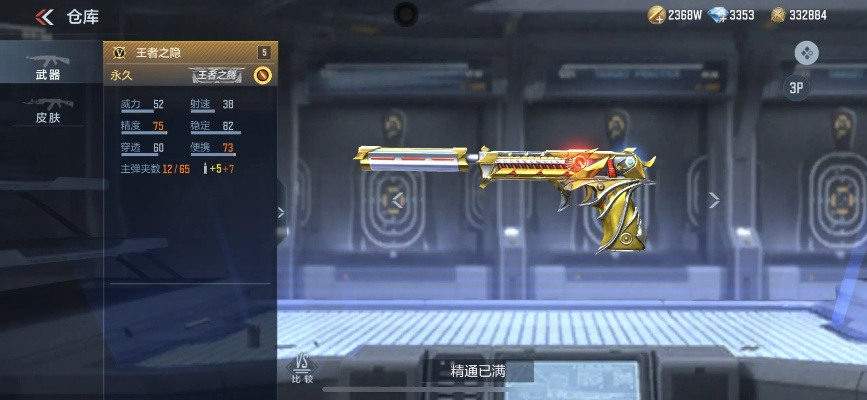The image size is (867, 400).
Task: Show the previous weapon with left arrow
Action: click(398, 200)
